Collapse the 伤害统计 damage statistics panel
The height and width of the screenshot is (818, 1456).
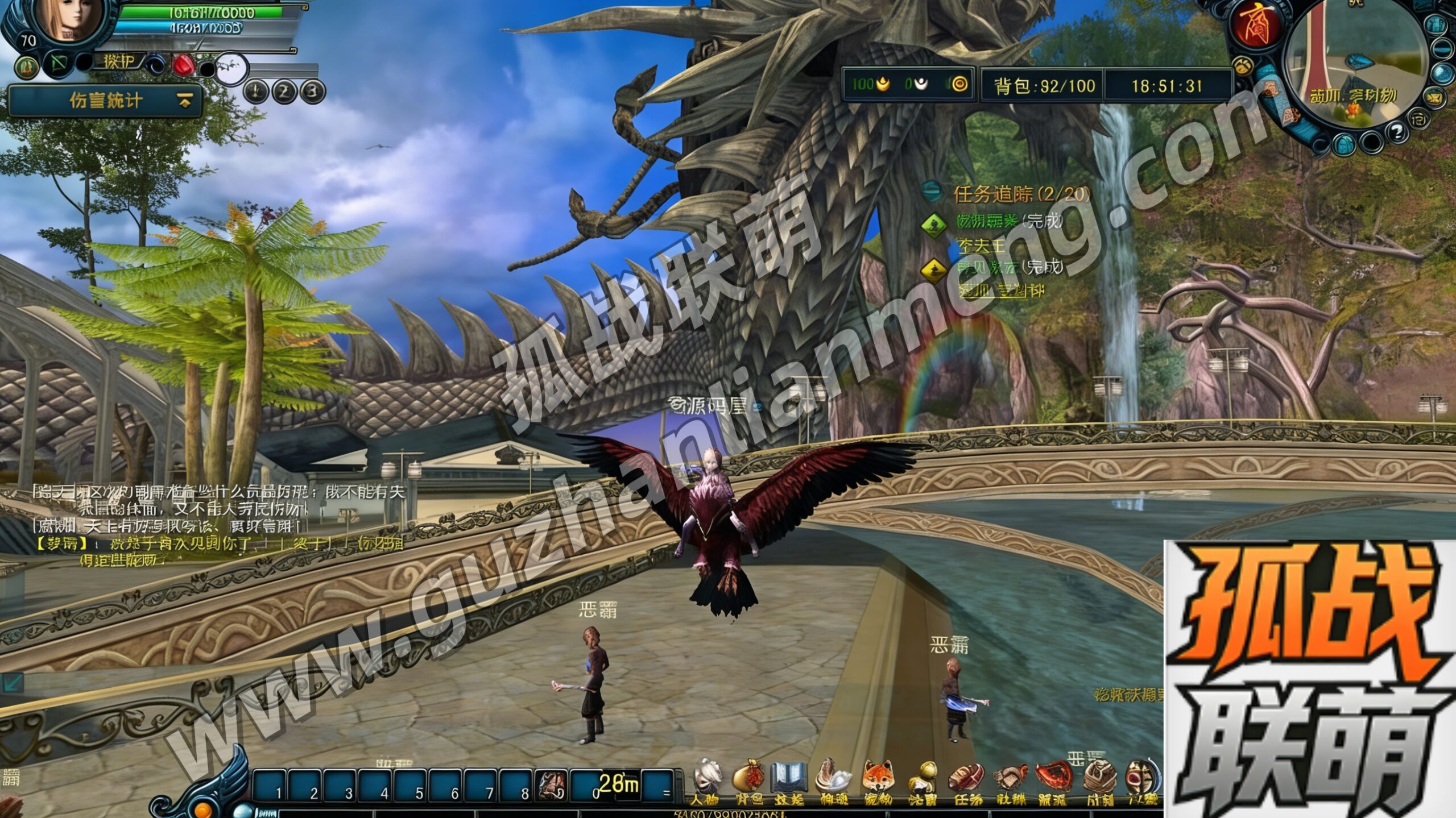tap(184, 101)
